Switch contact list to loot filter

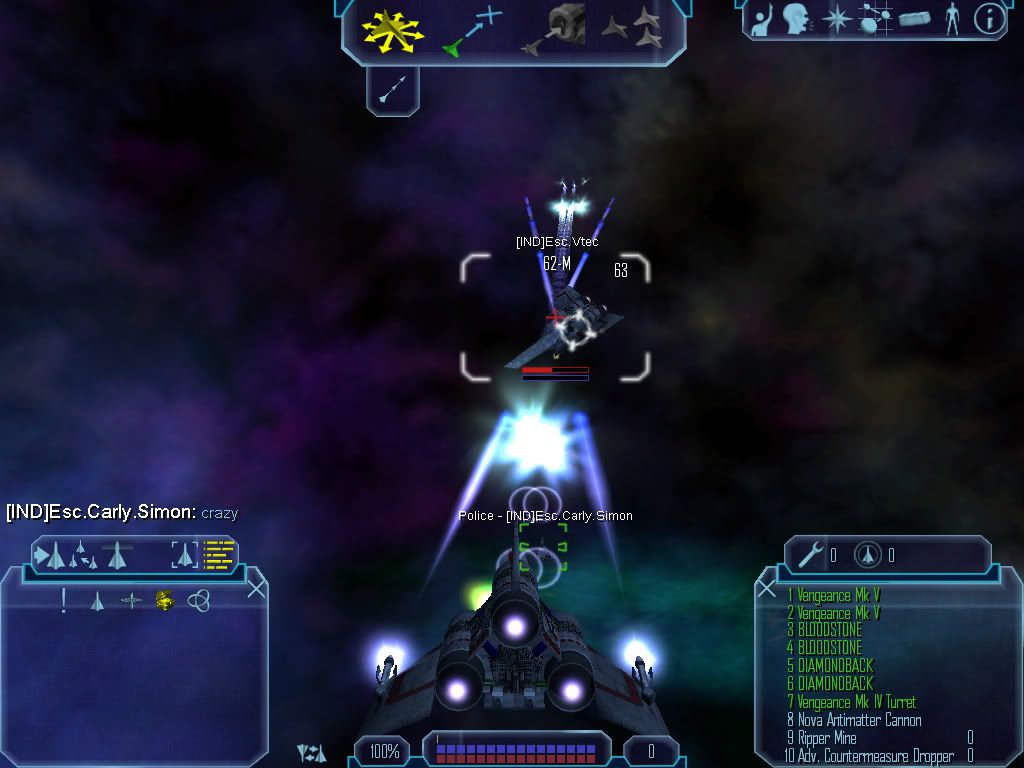tap(164, 601)
